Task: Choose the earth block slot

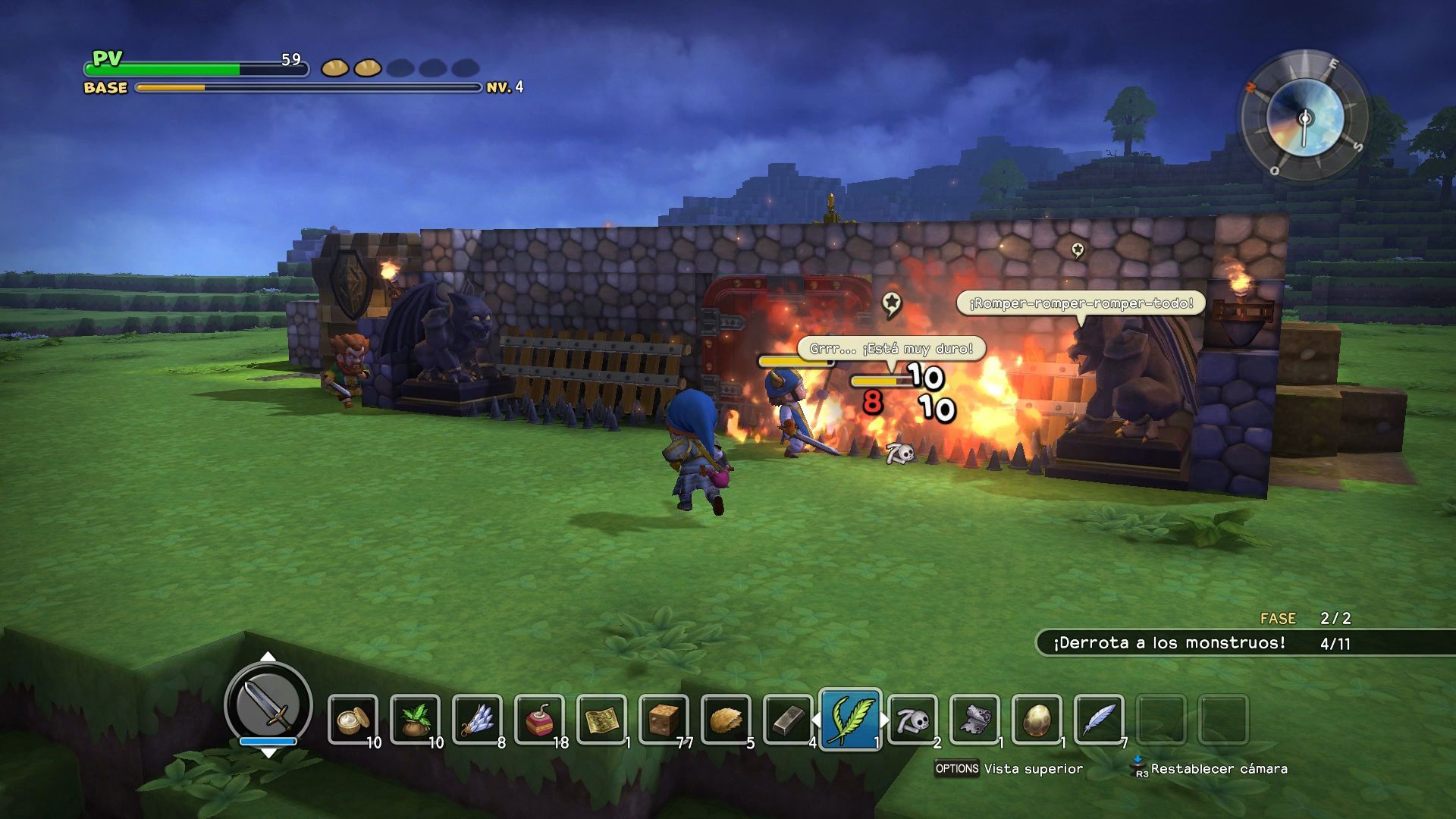Action: coord(664,719)
